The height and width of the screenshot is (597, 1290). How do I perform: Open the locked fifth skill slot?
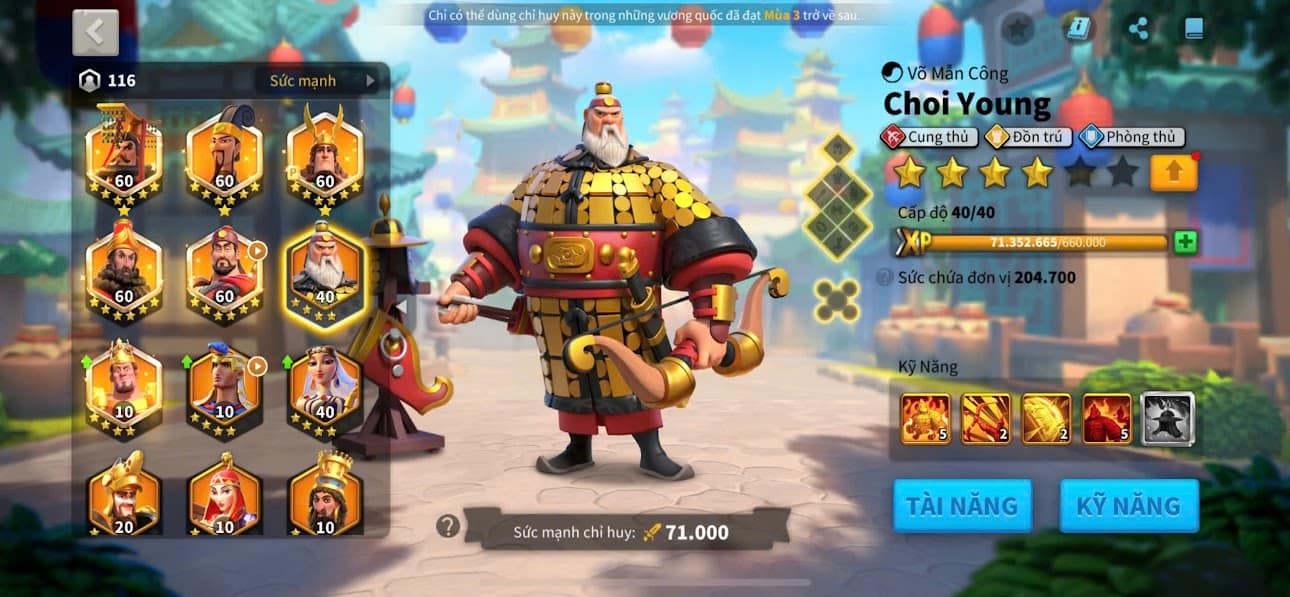1167,418
